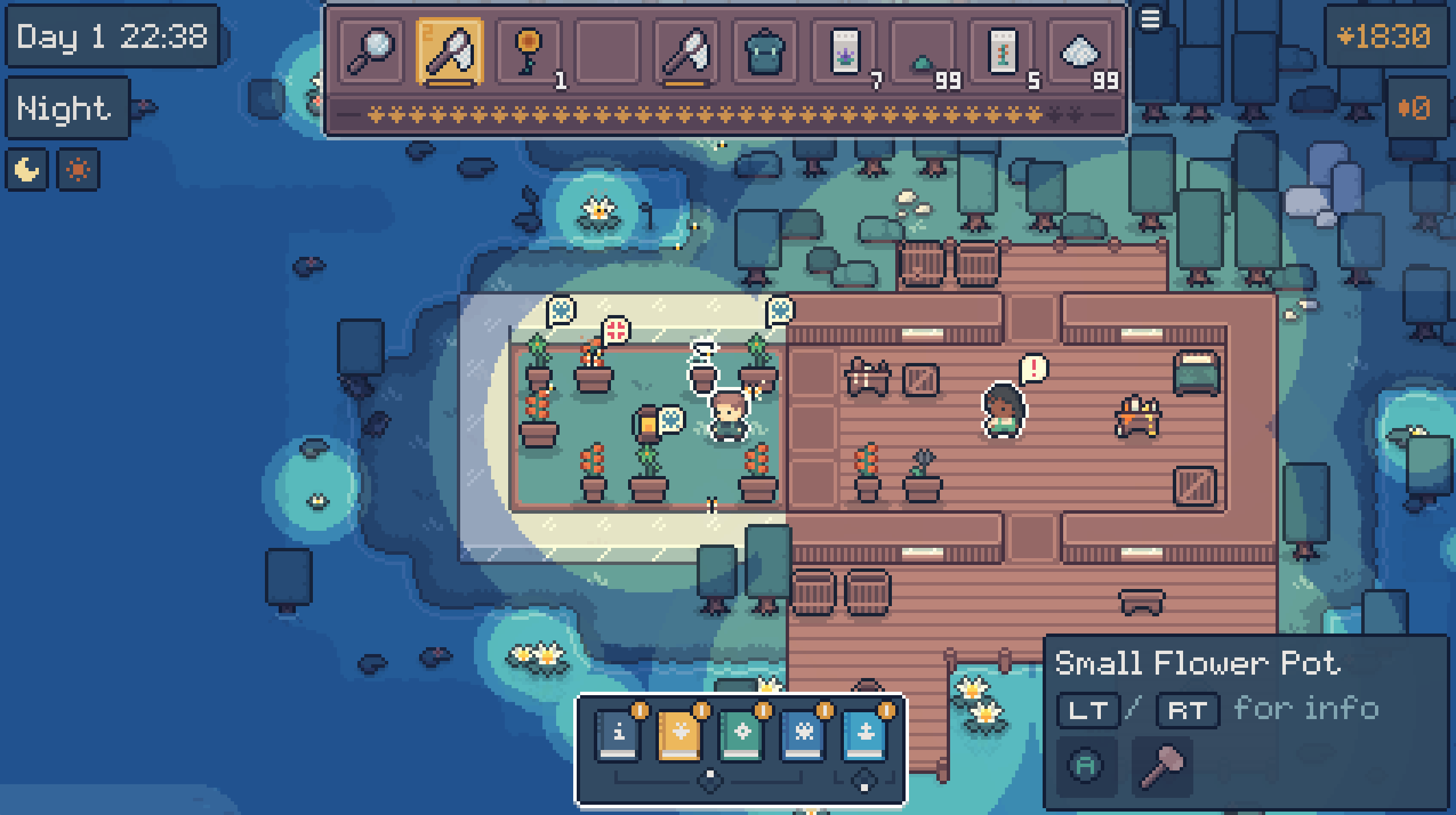Select the highlighted bug net slot
The image size is (1456, 815).
tap(450, 52)
